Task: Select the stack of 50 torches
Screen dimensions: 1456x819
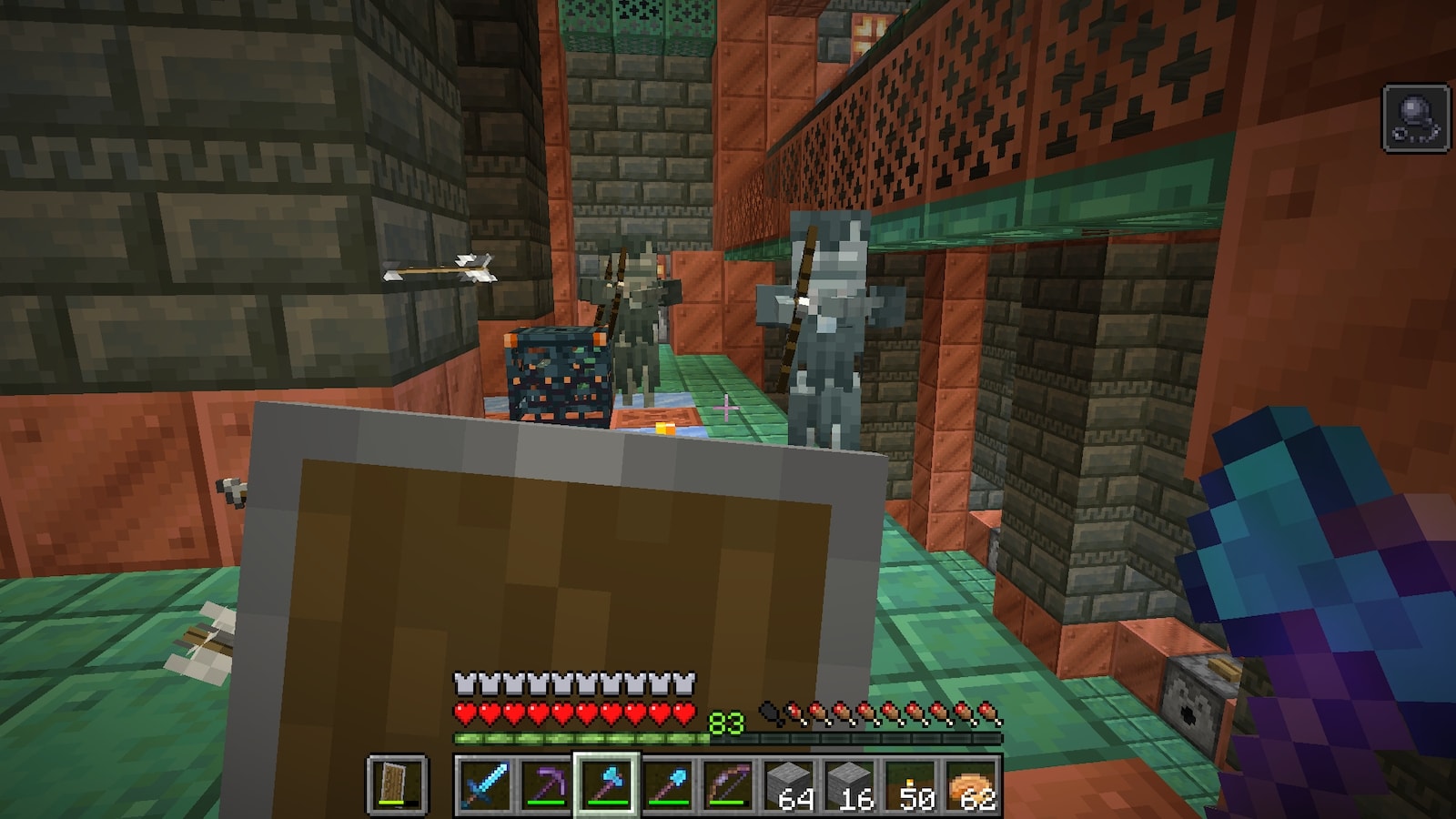Action: pyautogui.click(x=911, y=784)
